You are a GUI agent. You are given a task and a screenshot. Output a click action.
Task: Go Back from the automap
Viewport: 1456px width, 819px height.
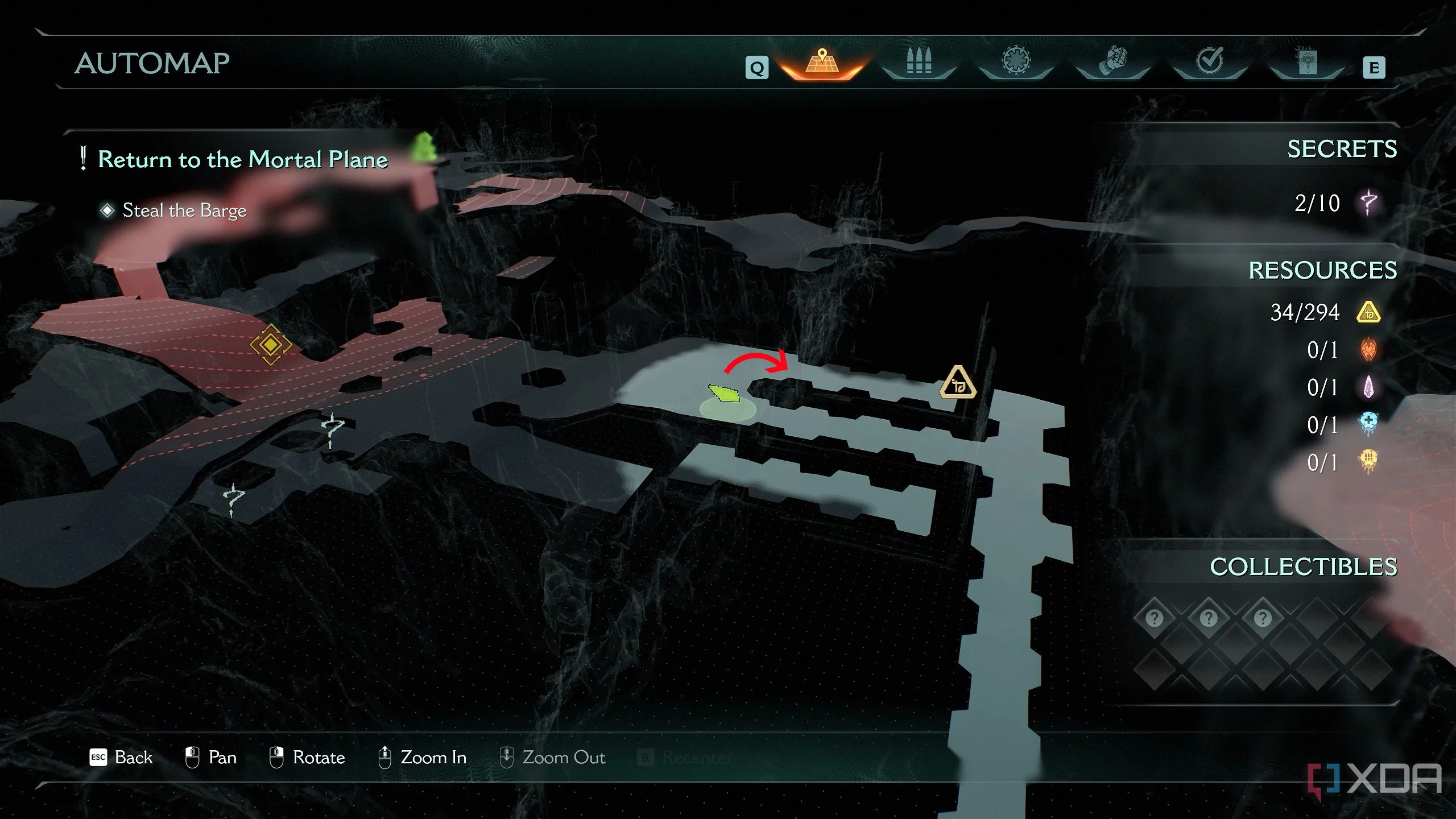[121, 758]
